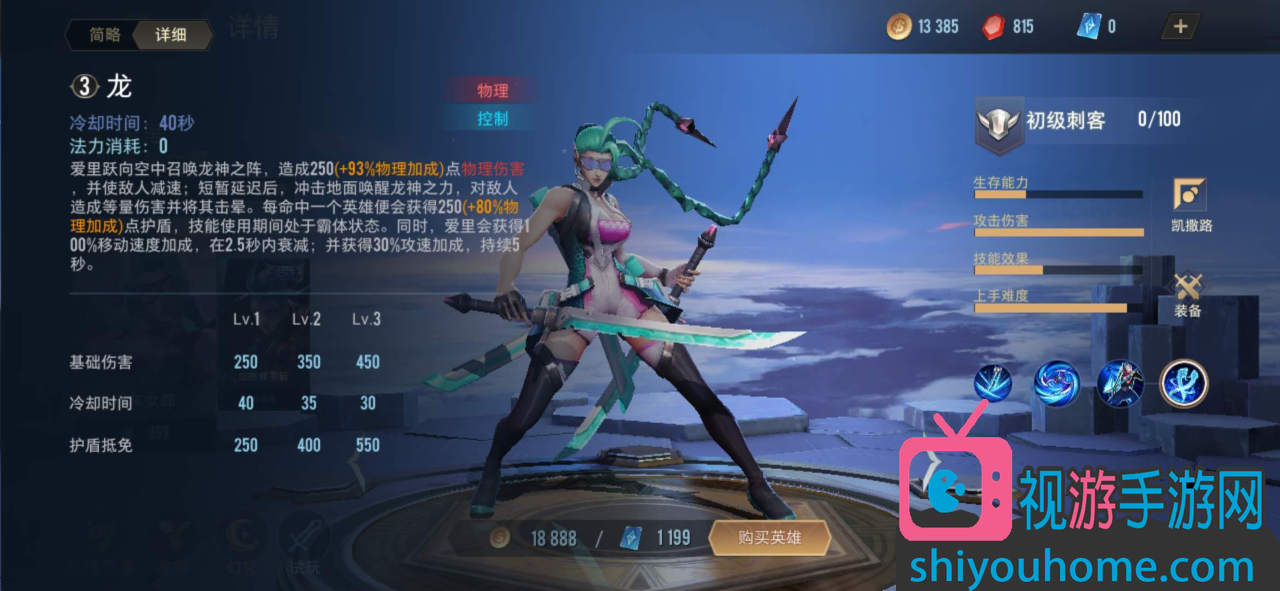1280x591 pixels.
Task: View the blue whirlwind skill icon
Action: pos(1054,383)
